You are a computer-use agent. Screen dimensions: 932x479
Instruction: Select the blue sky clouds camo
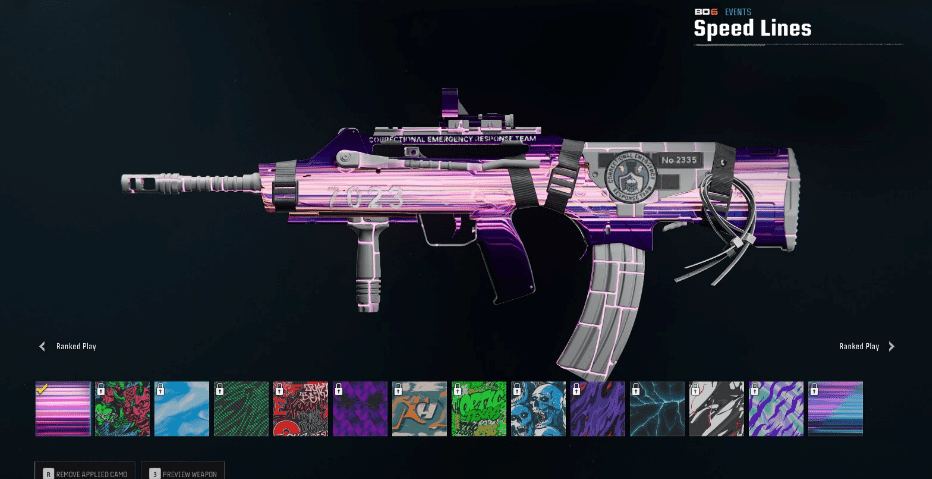coord(182,408)
